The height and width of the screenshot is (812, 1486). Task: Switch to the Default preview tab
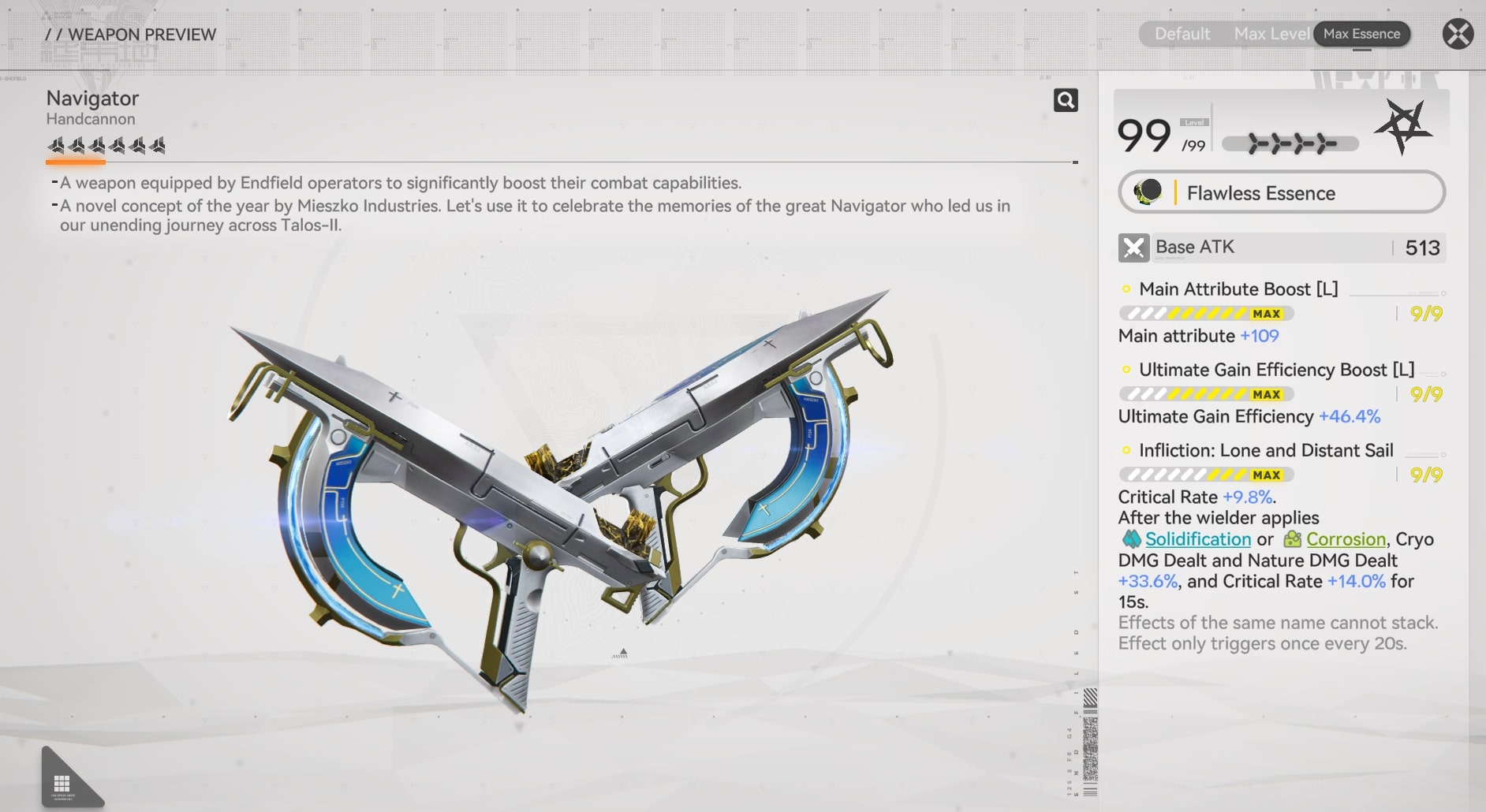click(1182, 34)
